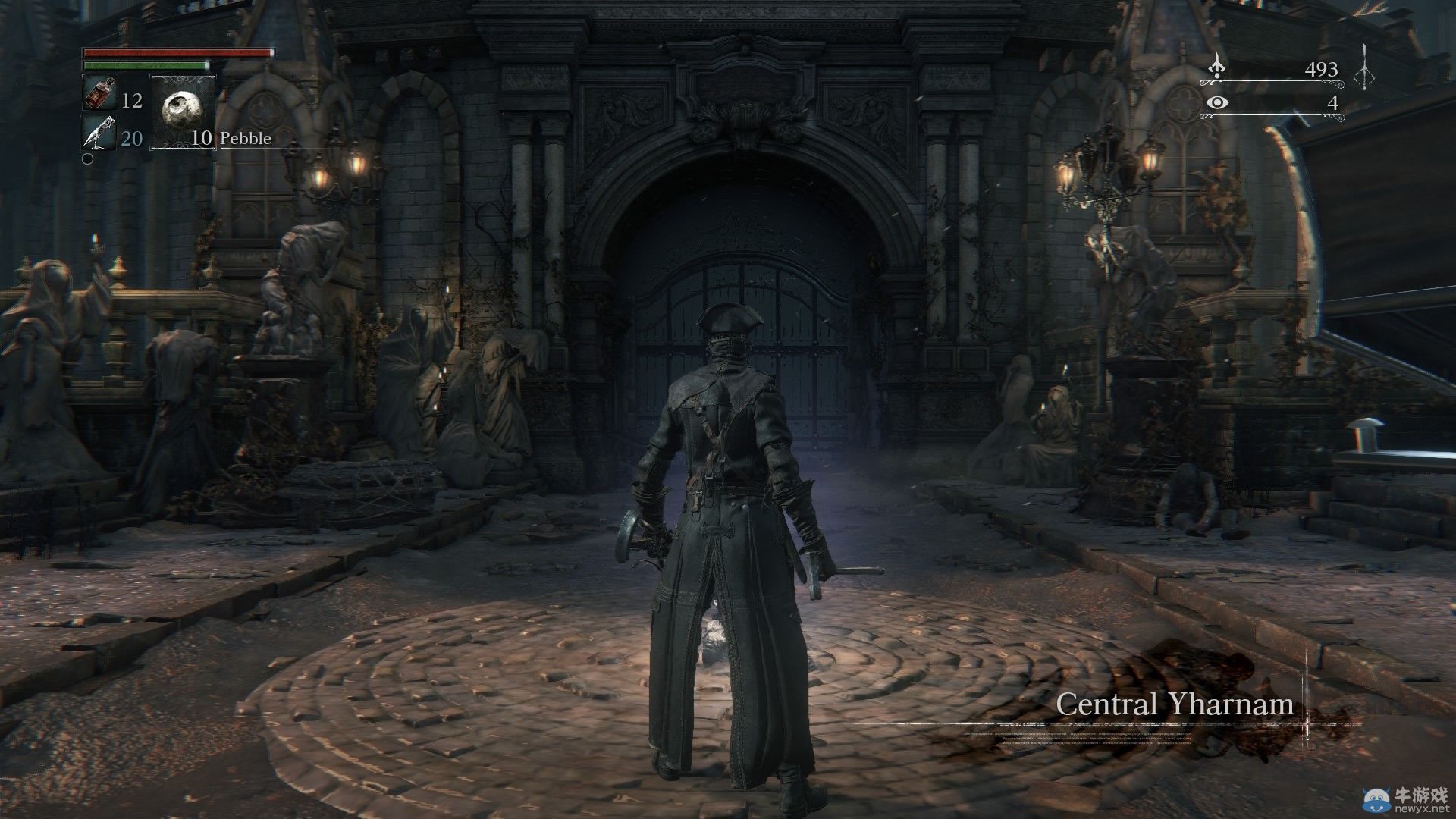Use the Pebble quick item slot
Image resolution: width=1456 pixels, height=819 pixels.
(x=183, y=111)
